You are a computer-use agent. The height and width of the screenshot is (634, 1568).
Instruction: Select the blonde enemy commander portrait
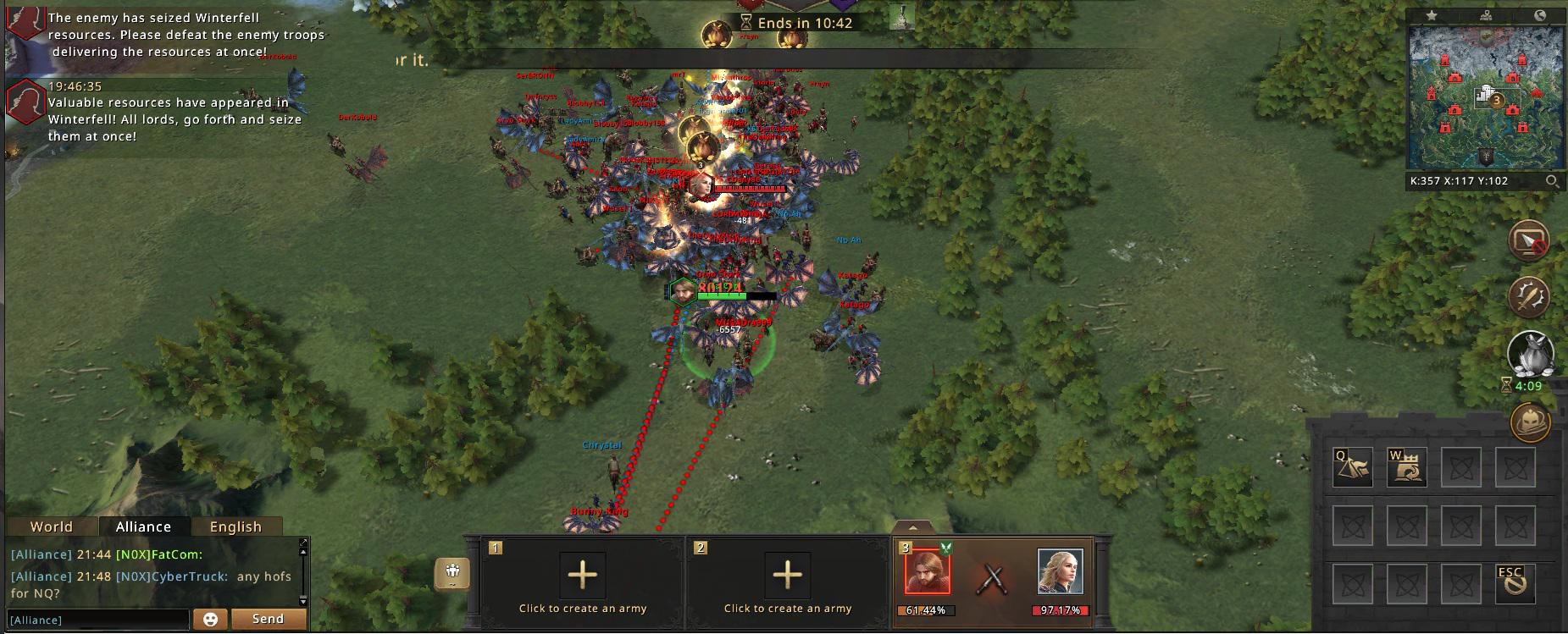coord(1060,571)
